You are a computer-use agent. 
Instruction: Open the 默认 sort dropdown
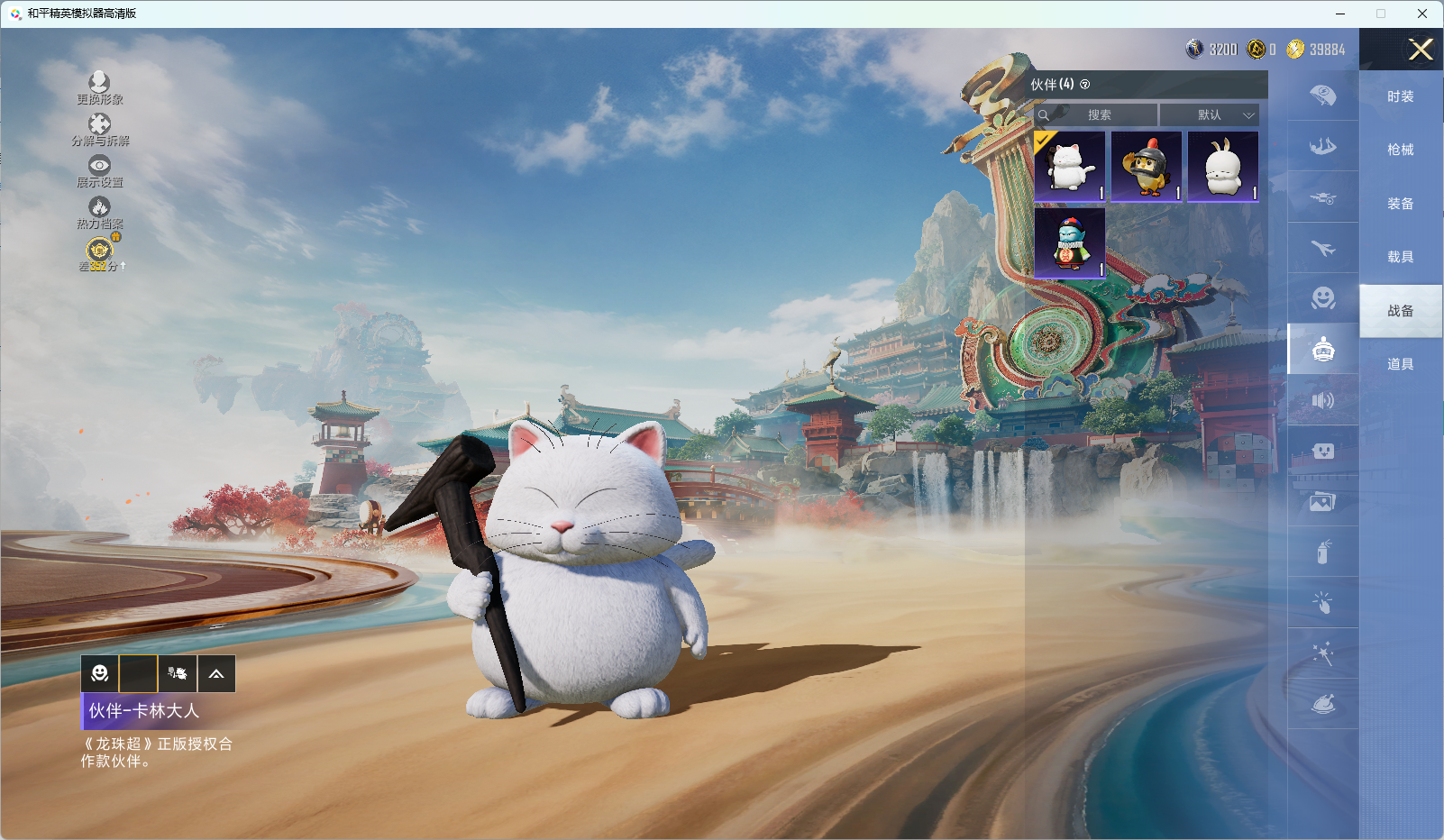(x=1209, y=115)
